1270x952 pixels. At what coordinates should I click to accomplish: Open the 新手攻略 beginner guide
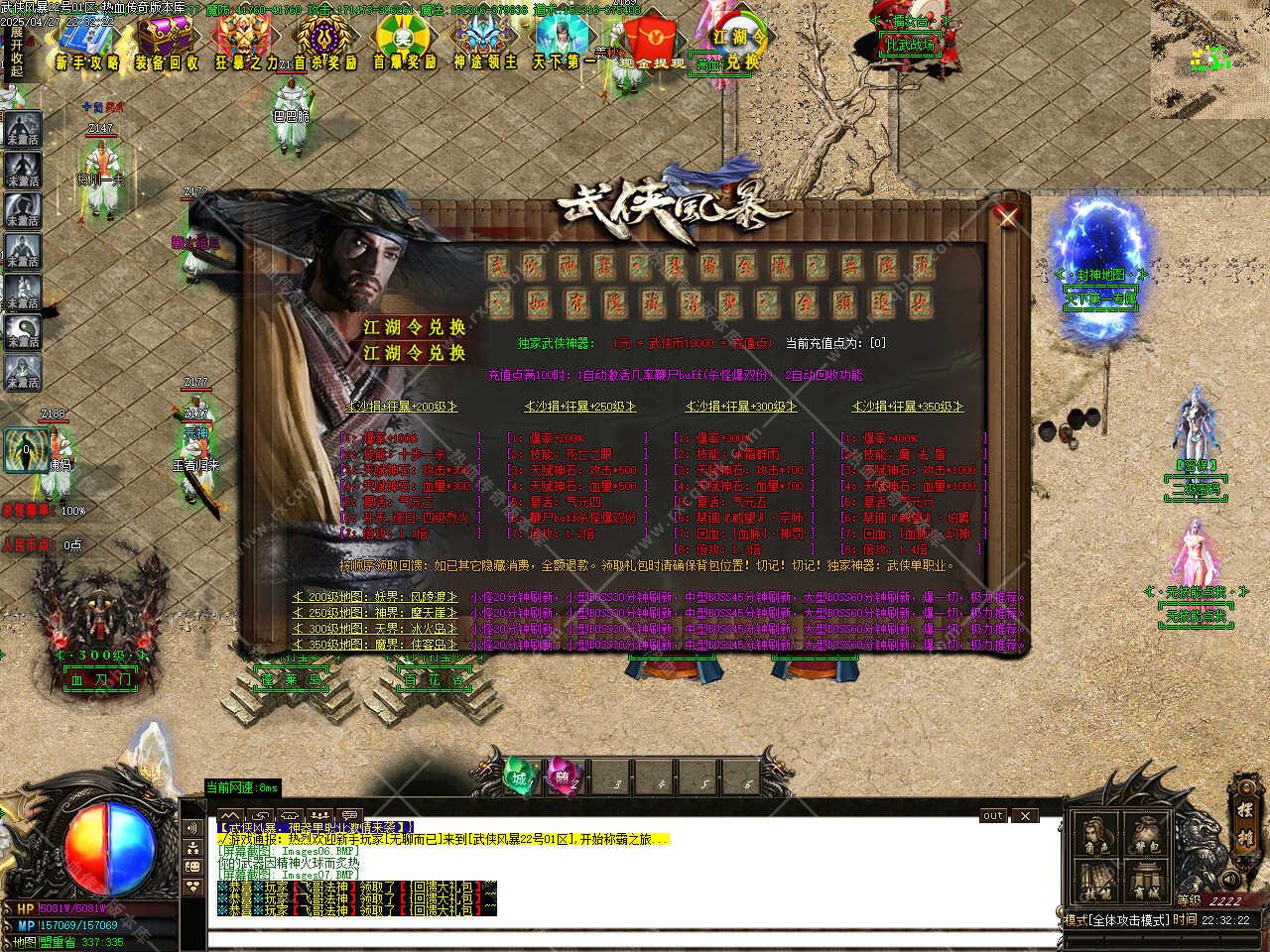coord(87,43)
